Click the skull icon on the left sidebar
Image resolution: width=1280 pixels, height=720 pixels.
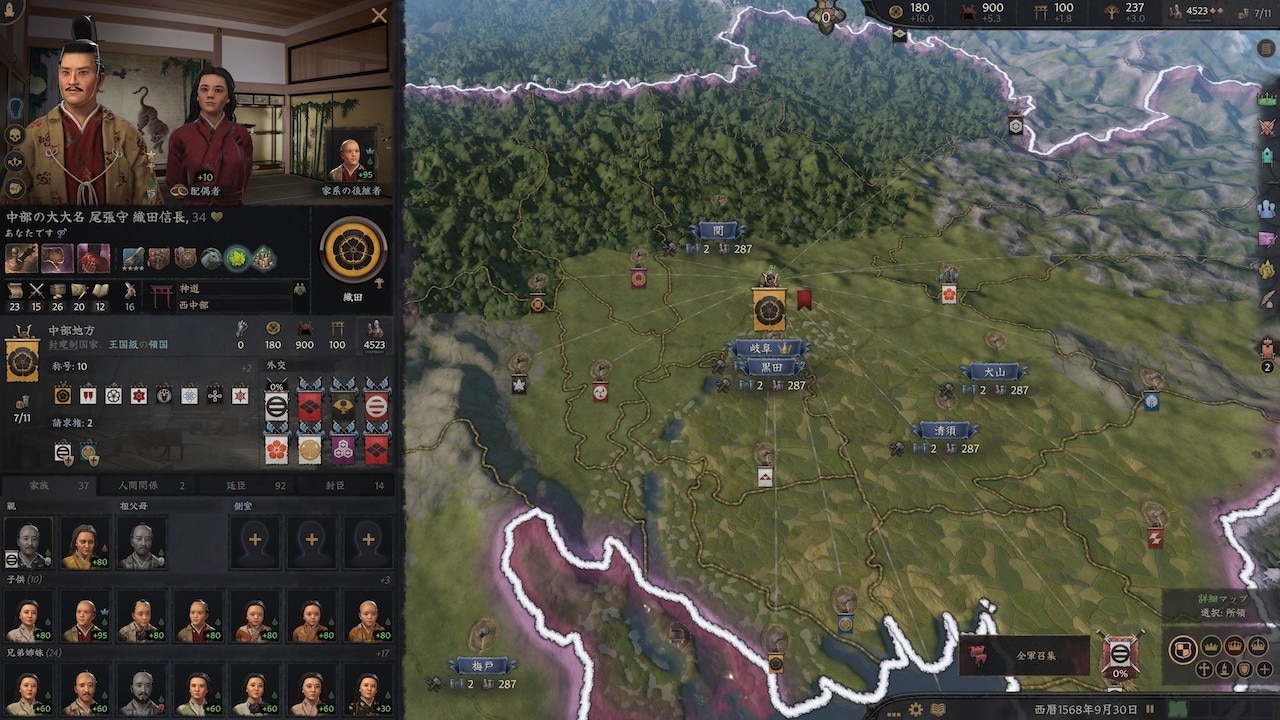tap(14, 134)
